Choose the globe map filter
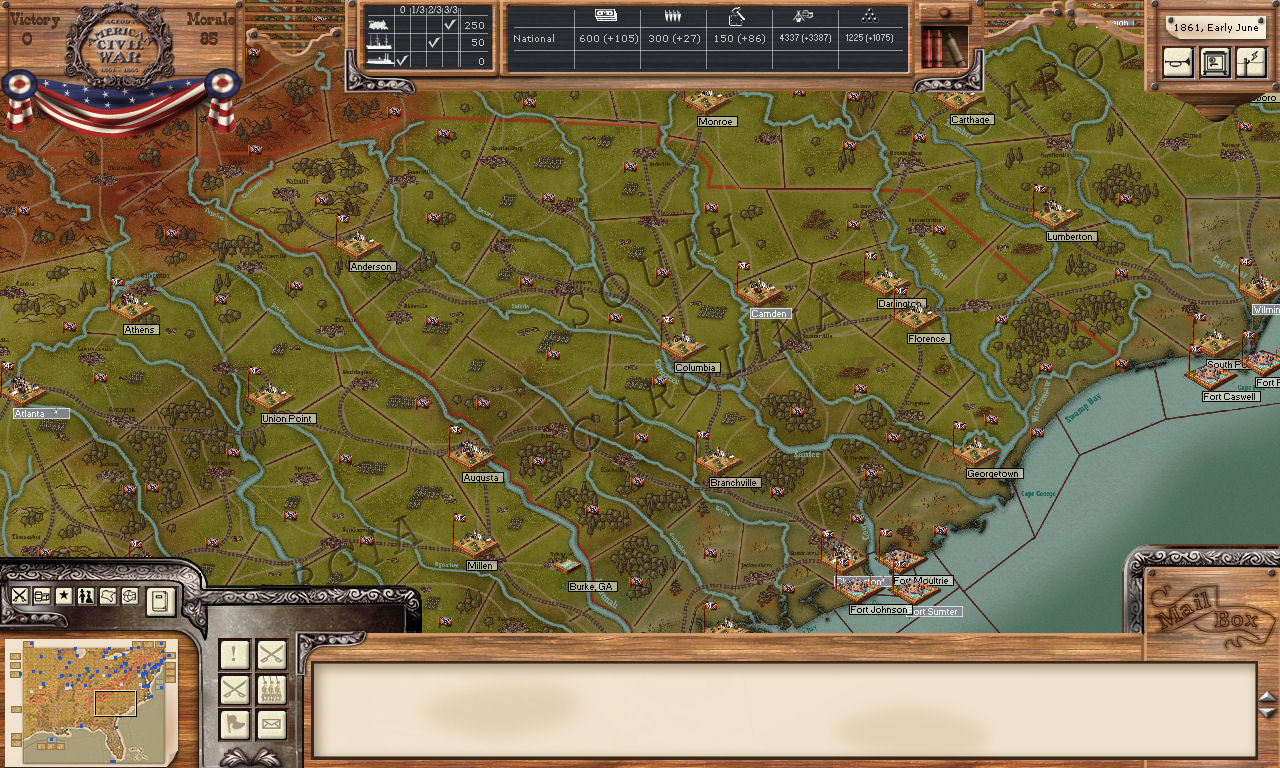This screenshot has width=1280, height=768. click(130, 596)
